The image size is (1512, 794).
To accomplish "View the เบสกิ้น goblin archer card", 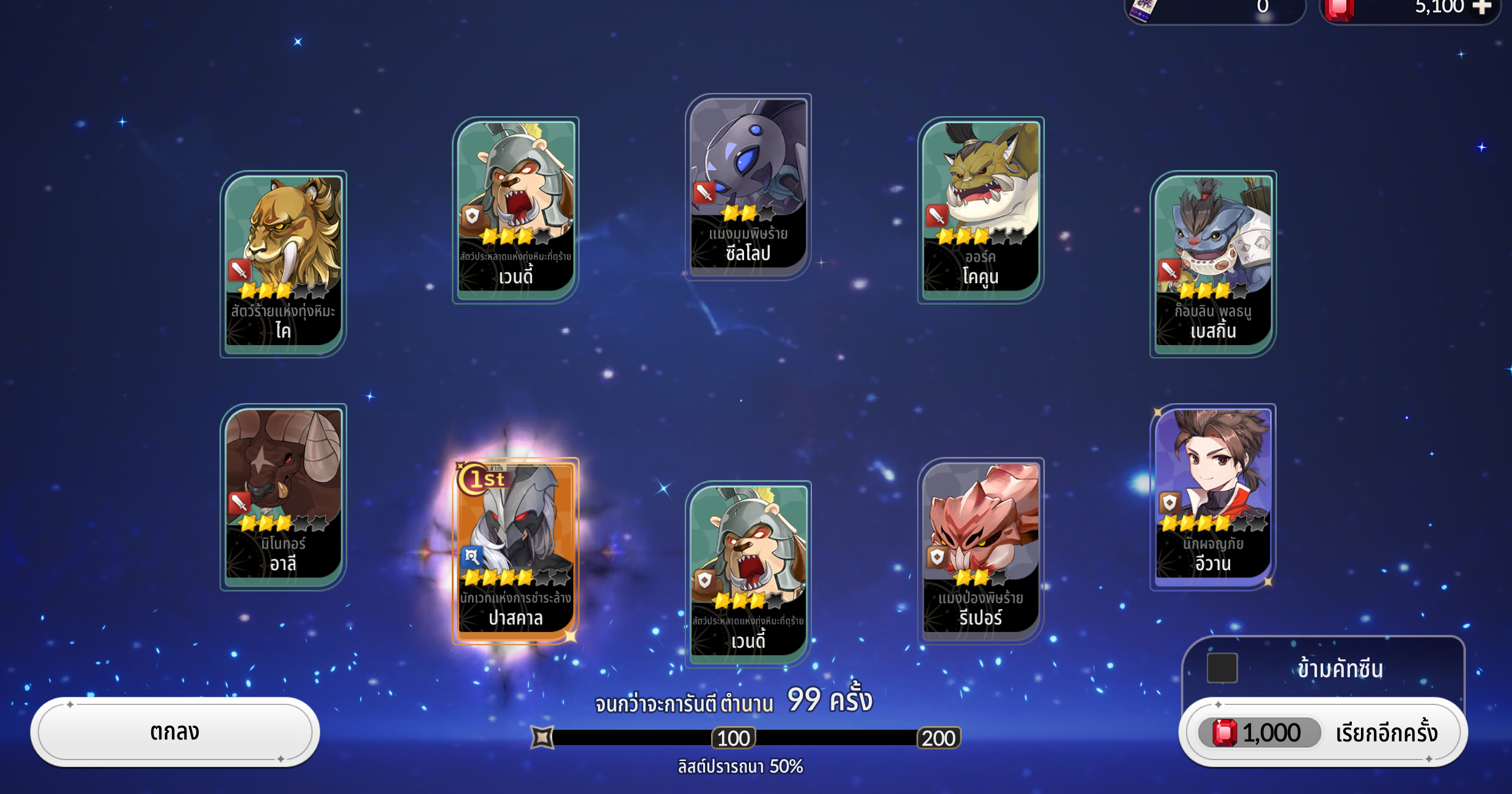I will click(x=1213, y=263).
